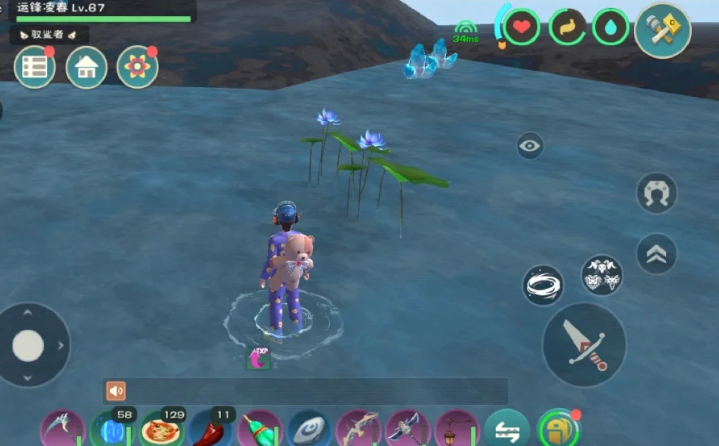Select the red chili pepper slot

210,431
